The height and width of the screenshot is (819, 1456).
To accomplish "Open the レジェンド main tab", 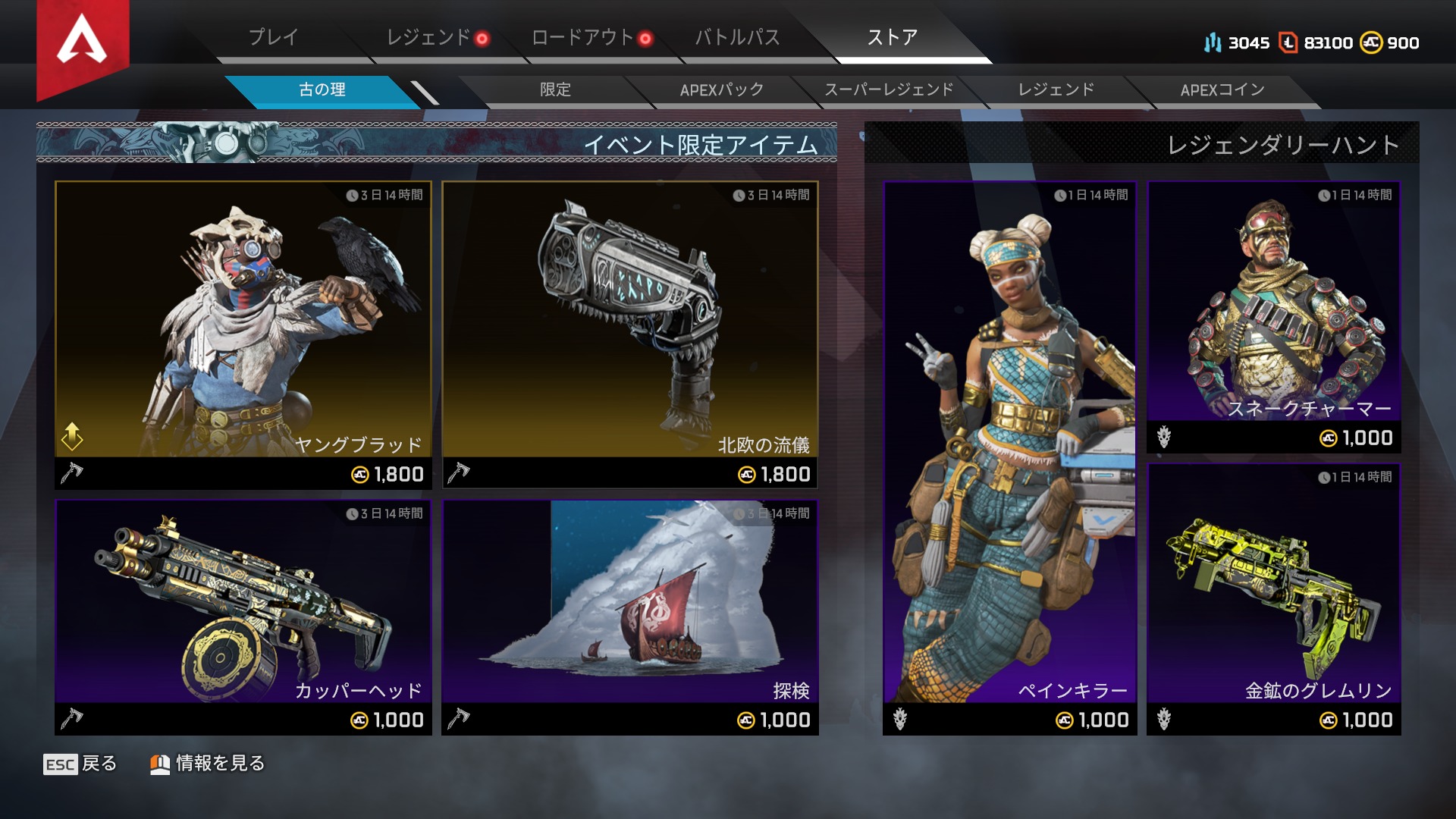I will point(428,37).
